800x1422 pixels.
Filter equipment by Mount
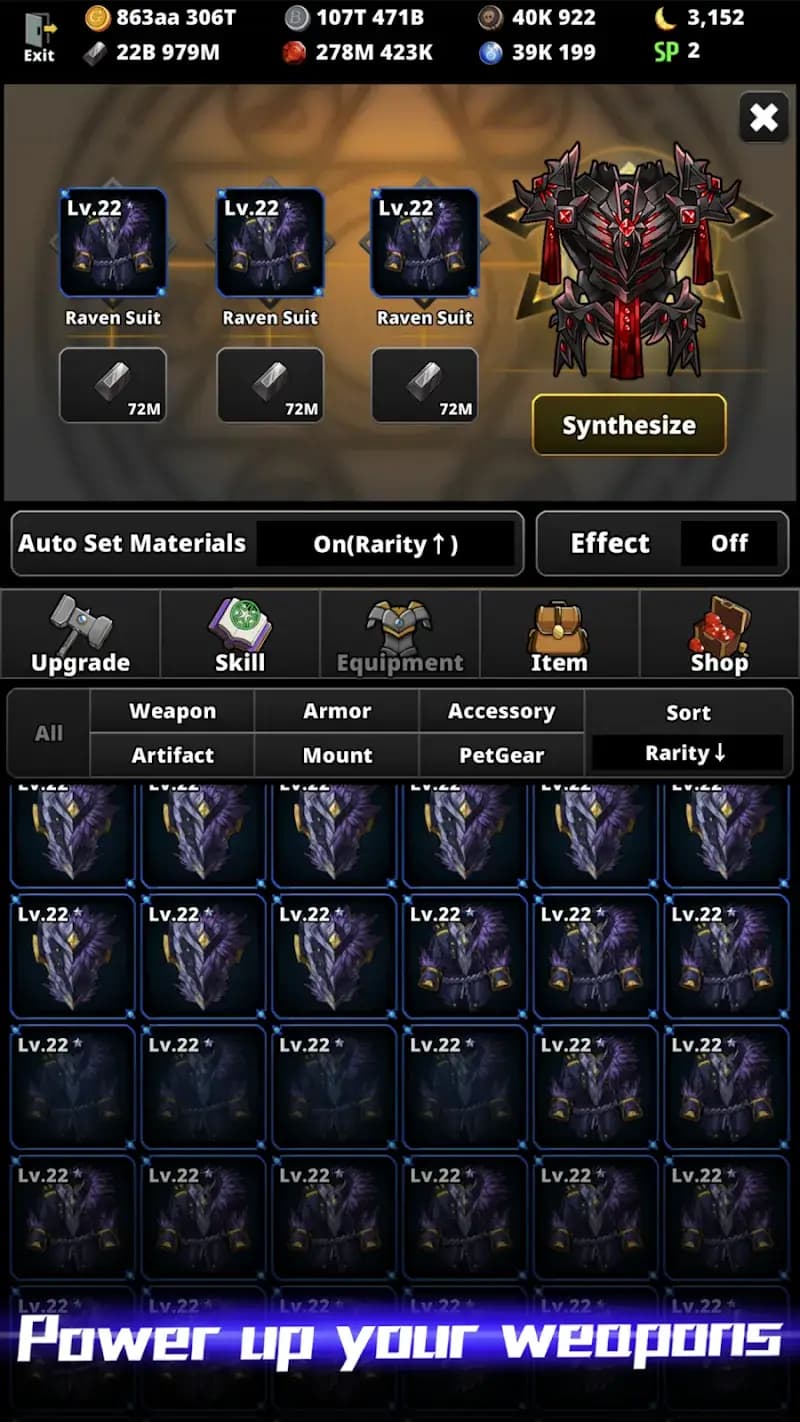(337, 755)
